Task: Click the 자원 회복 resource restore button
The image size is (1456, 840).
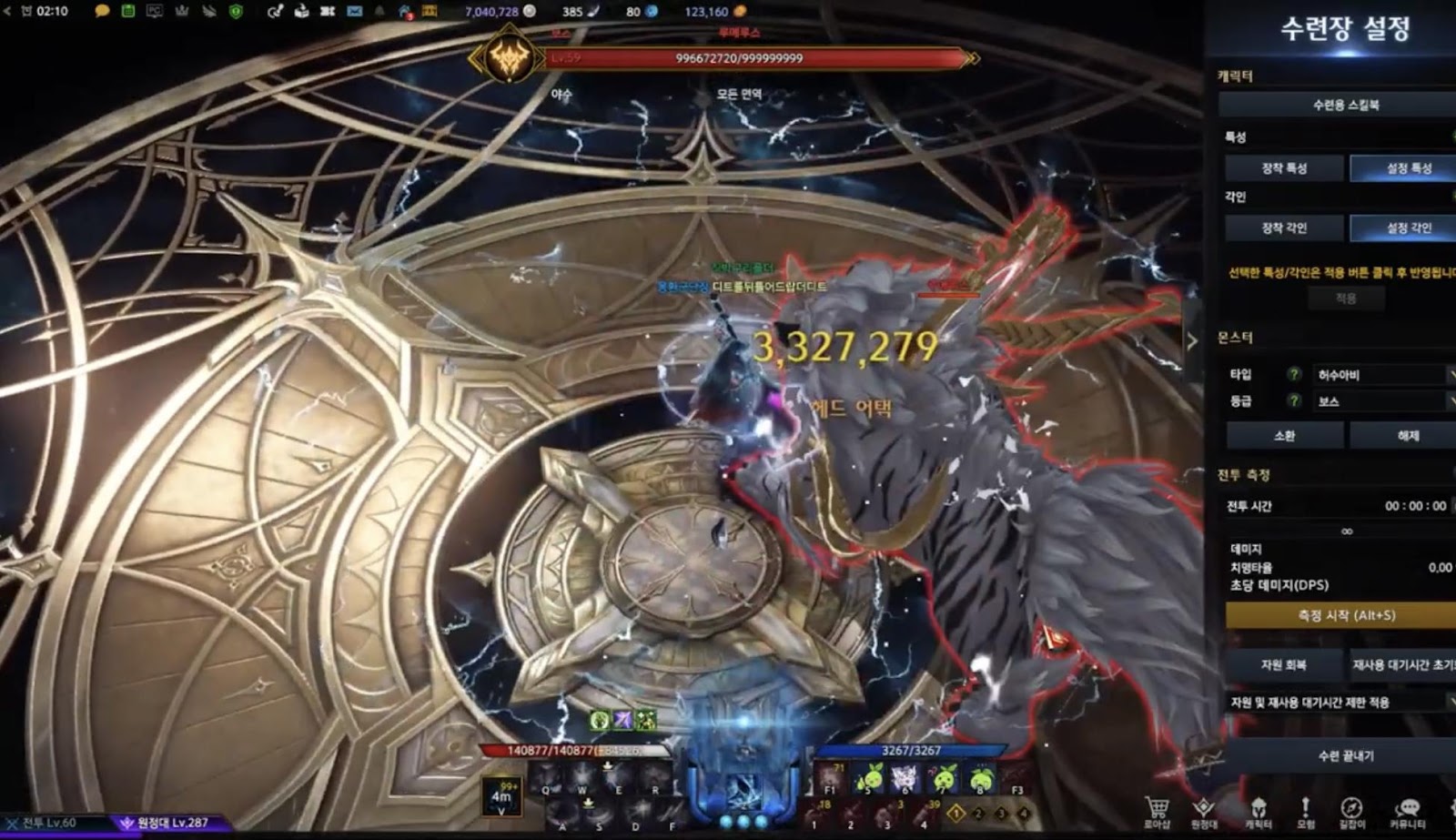Action: (x=1283, y=665)
